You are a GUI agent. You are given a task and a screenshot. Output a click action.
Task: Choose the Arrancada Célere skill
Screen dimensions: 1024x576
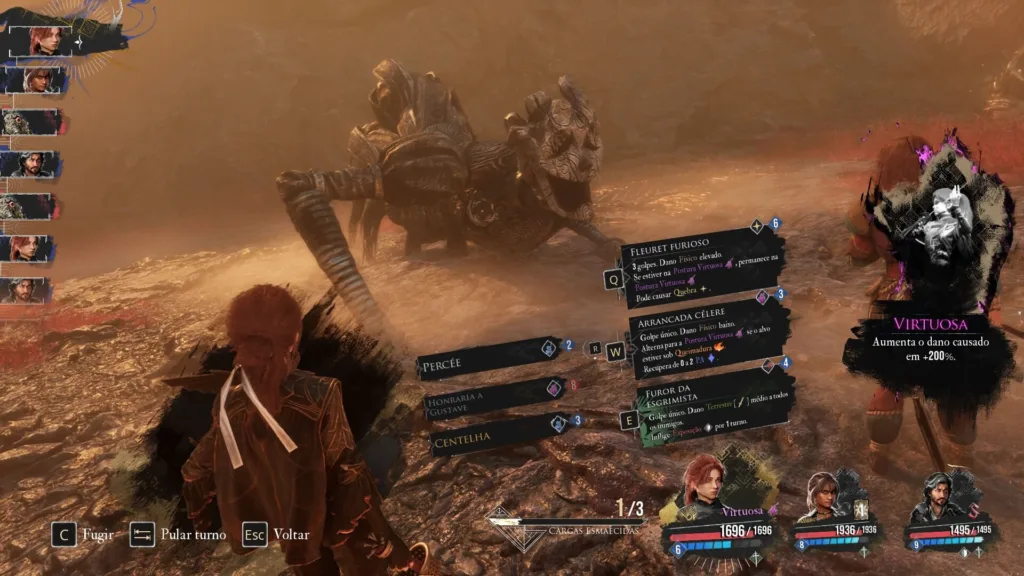pos(705,335)
